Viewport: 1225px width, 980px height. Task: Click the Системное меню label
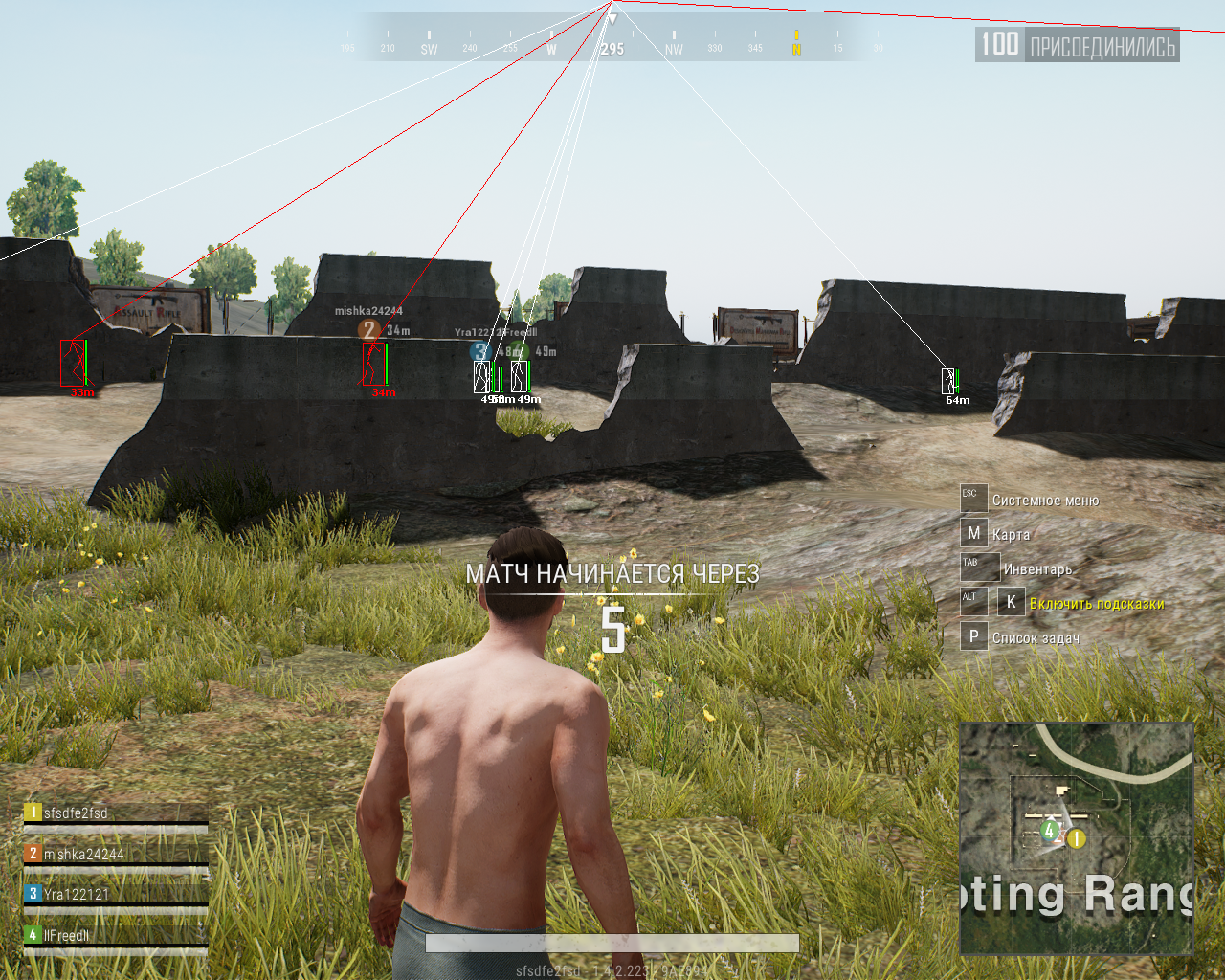coord(1045,499)
